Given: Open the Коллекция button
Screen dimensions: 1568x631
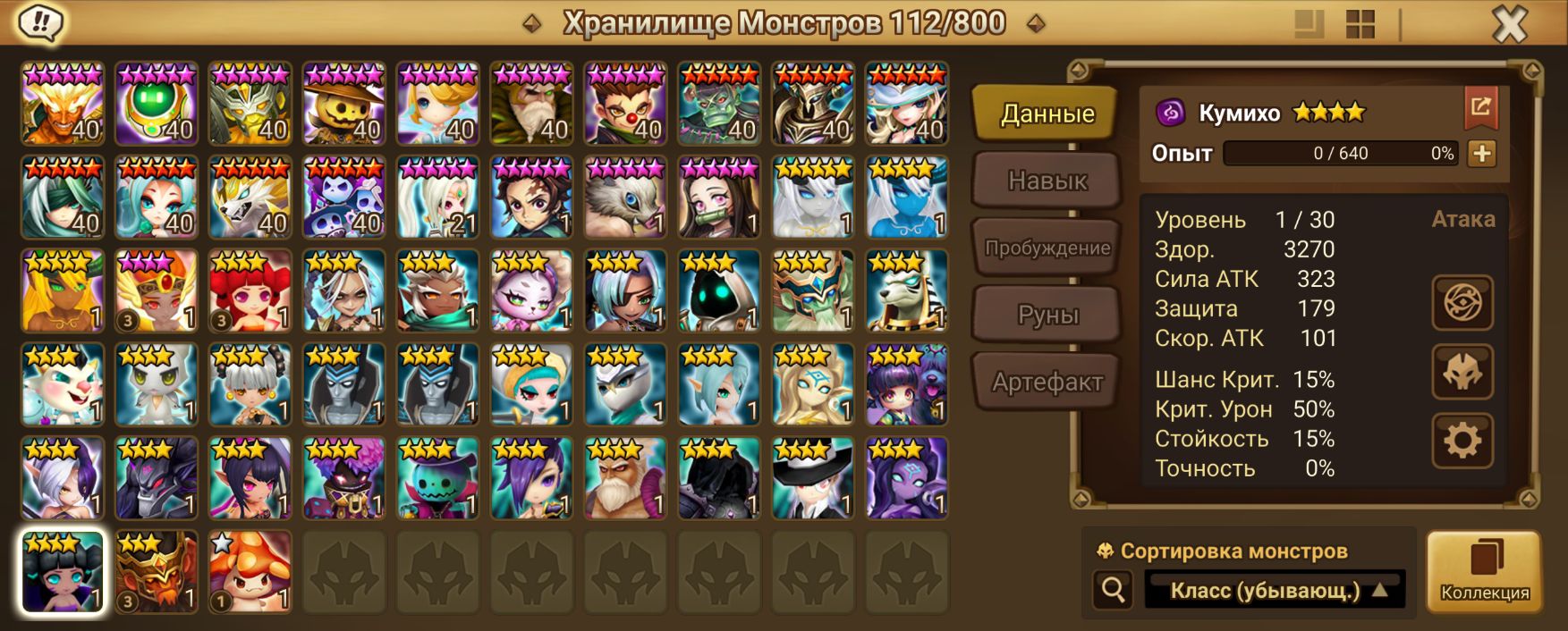Looking at the screenshot, I should point(1484,572).
